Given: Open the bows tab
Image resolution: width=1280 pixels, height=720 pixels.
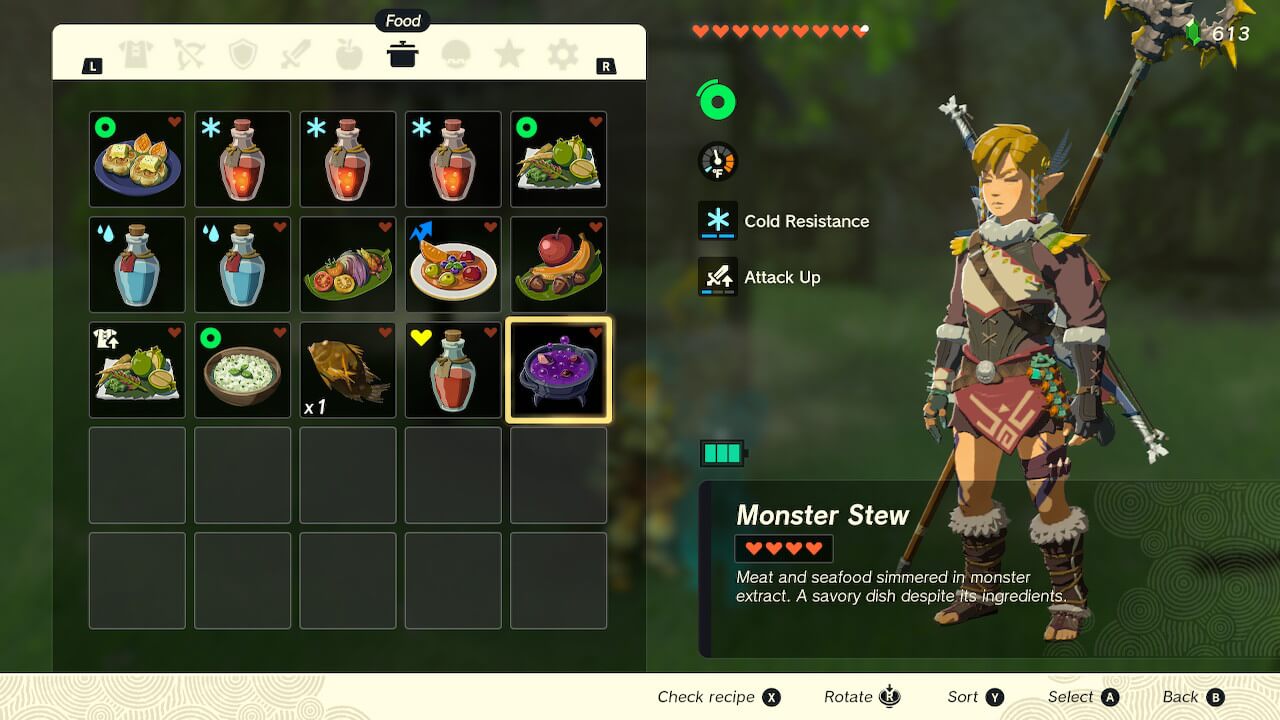Looking at the screenshot, I should coord(189,54).
